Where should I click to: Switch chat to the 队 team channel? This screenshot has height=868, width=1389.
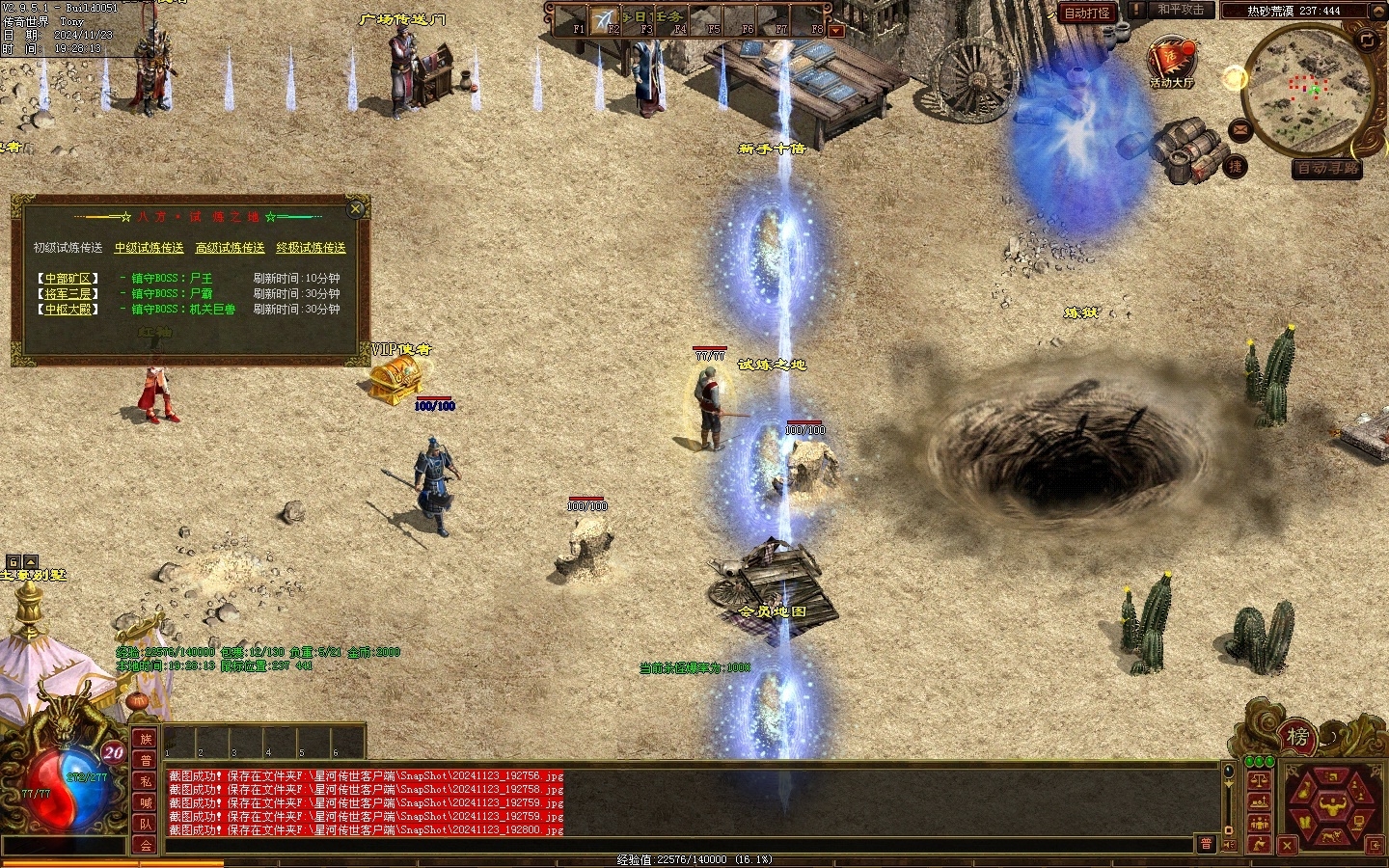coord(146,824)
